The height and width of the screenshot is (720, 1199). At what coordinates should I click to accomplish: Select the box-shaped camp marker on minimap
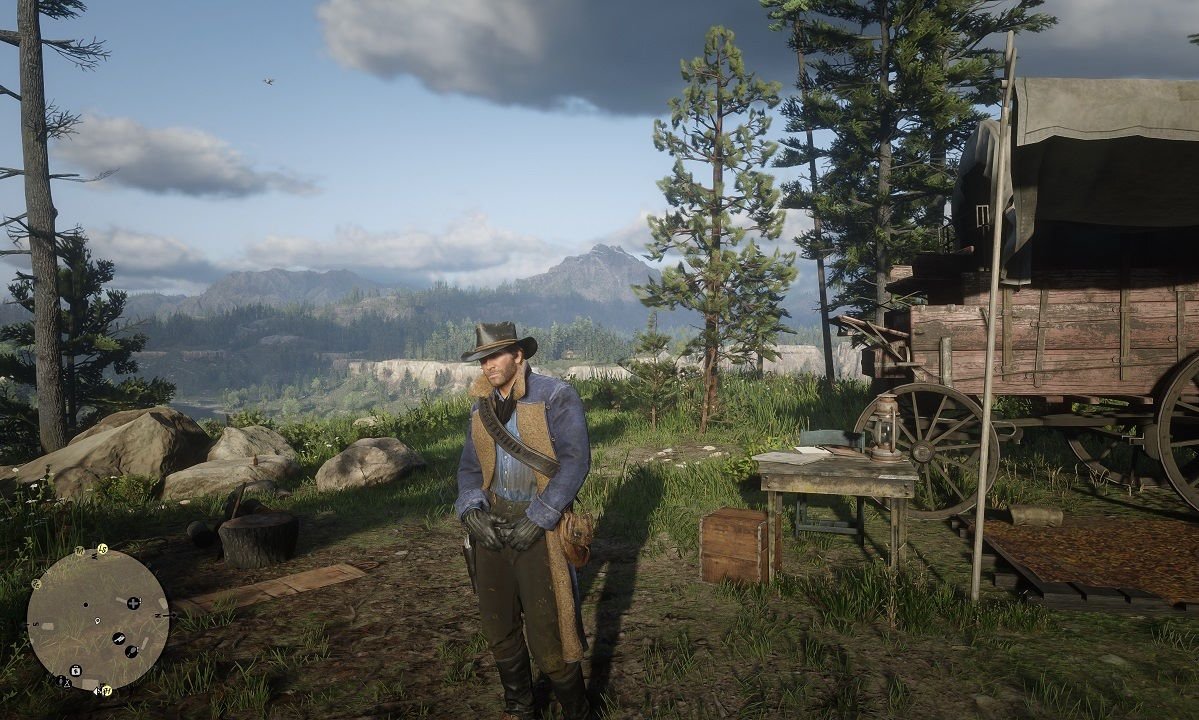pyautogui.click(x=75, y=670)
